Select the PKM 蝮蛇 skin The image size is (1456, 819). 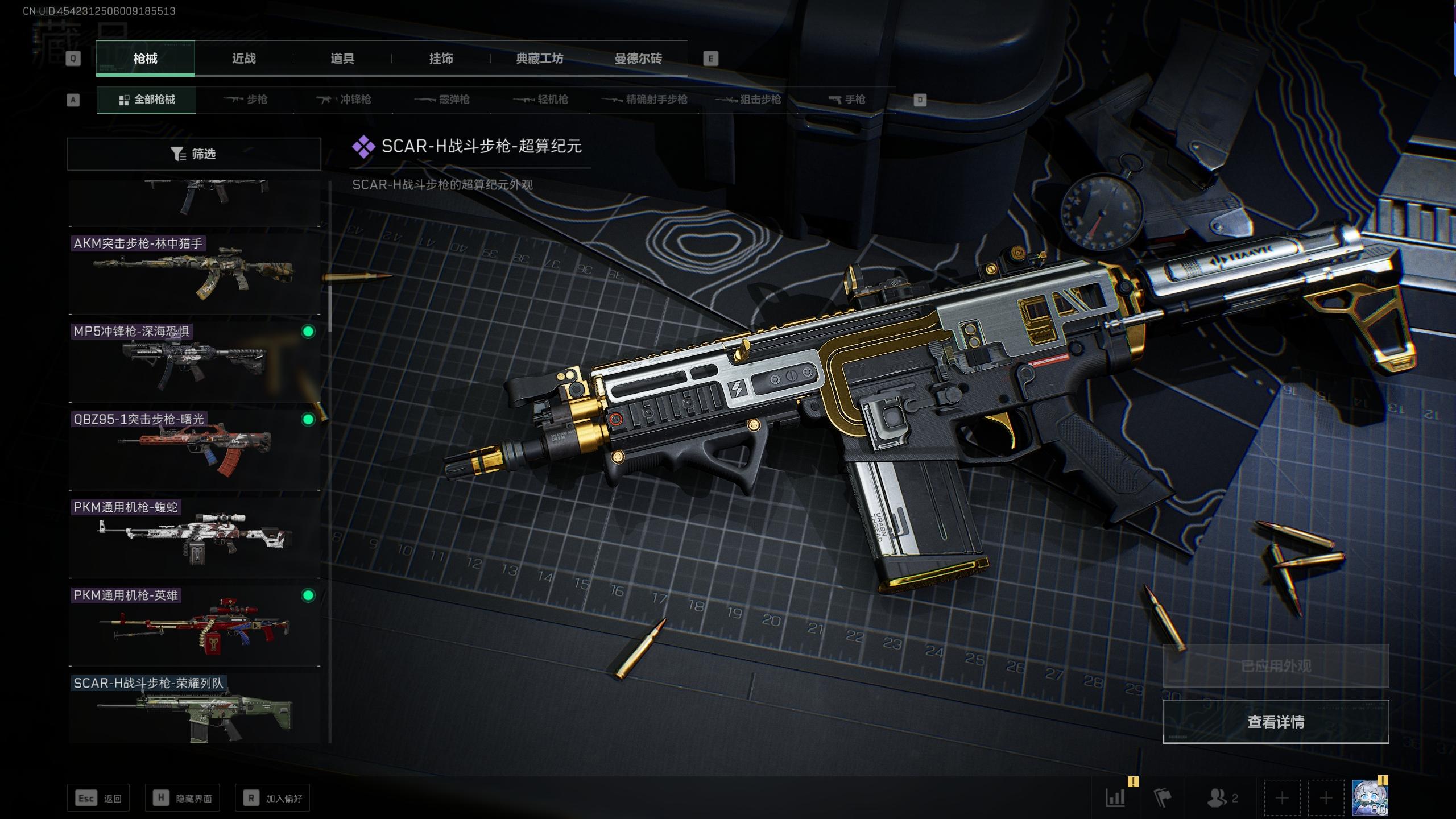pos(194,538)
